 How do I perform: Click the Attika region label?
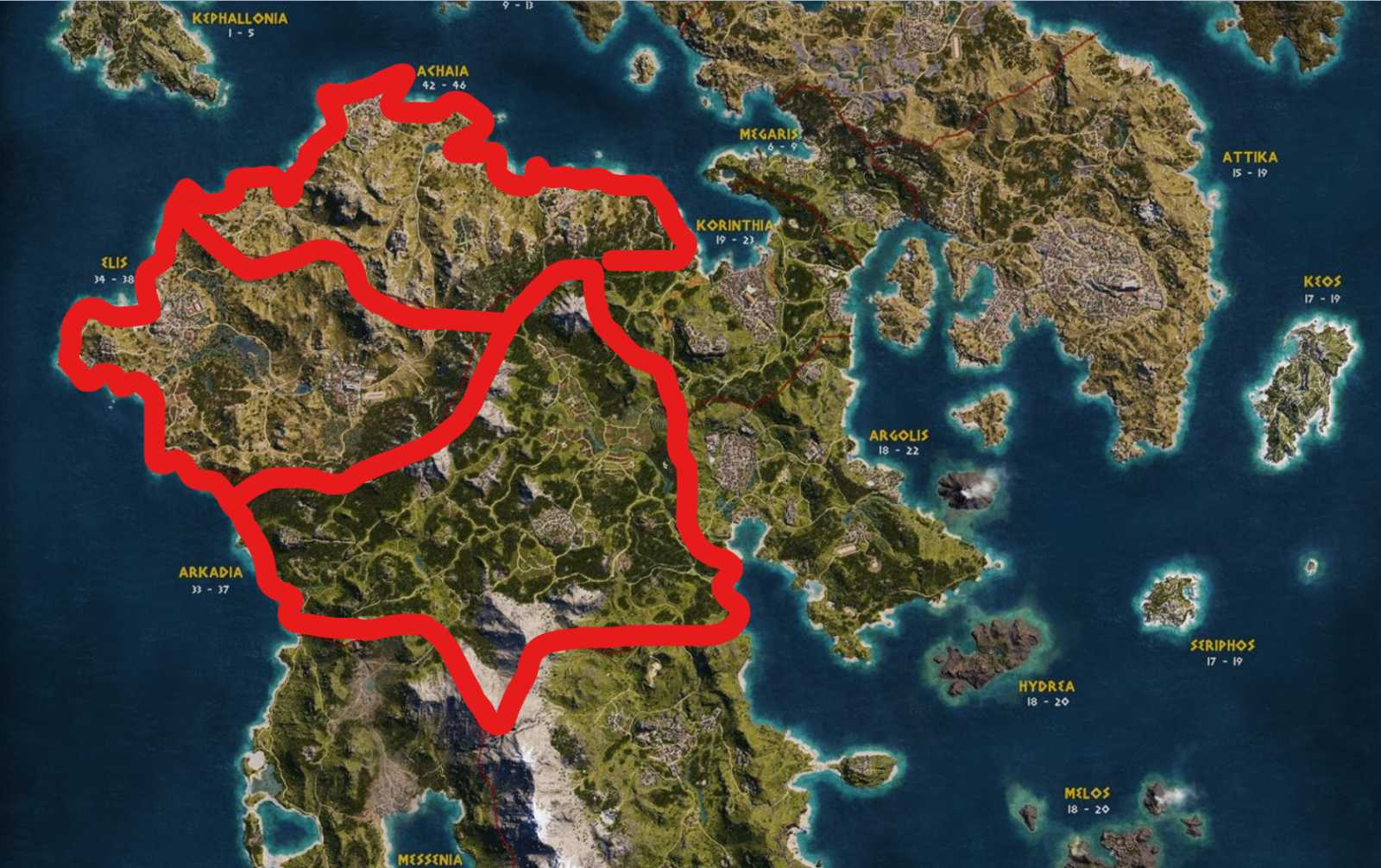click(x=1248, y=157)
